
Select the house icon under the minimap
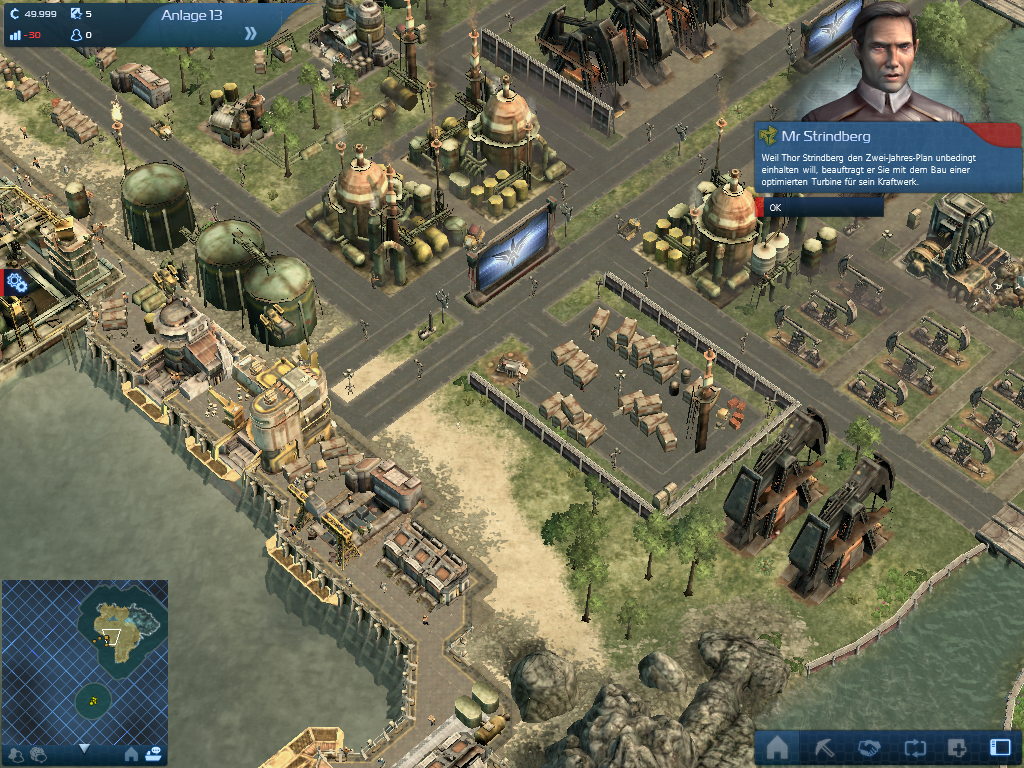click(131, 754)
